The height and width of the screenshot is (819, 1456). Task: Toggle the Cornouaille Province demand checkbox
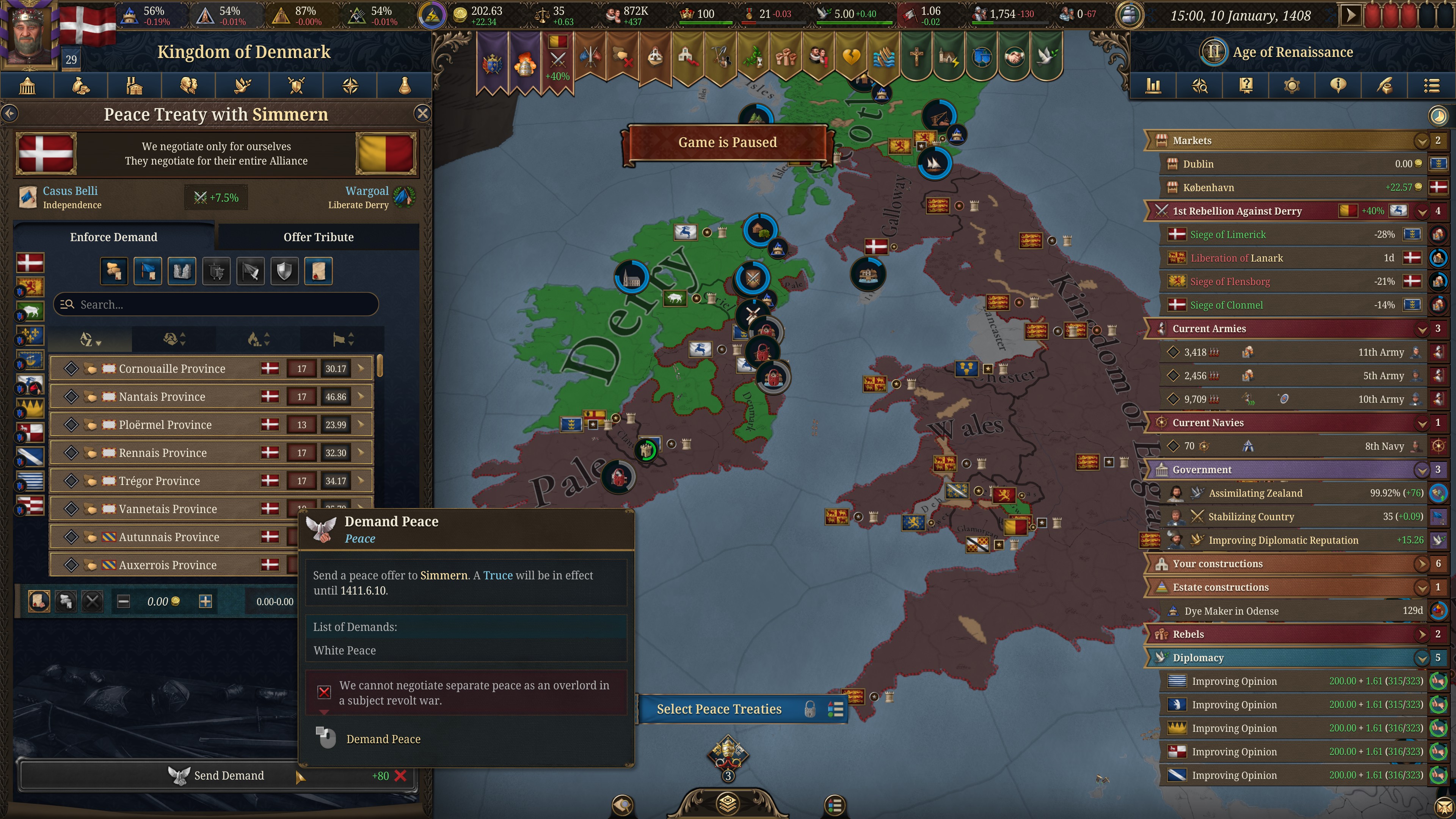point(72,368)
